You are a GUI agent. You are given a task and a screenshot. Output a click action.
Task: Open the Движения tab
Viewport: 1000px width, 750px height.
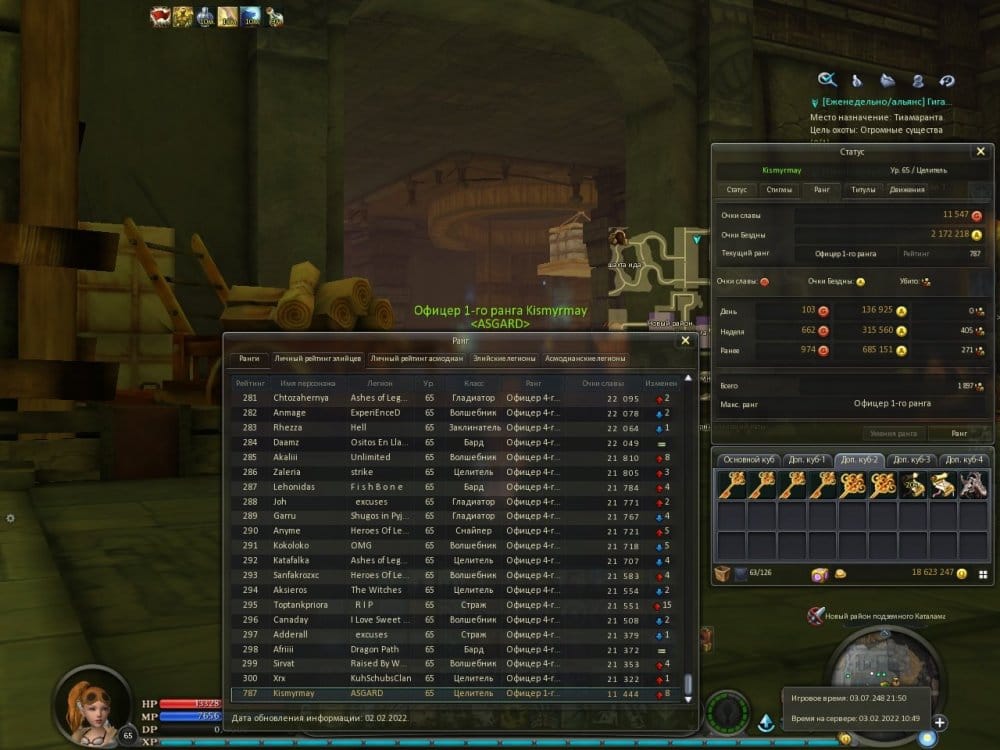907,189
